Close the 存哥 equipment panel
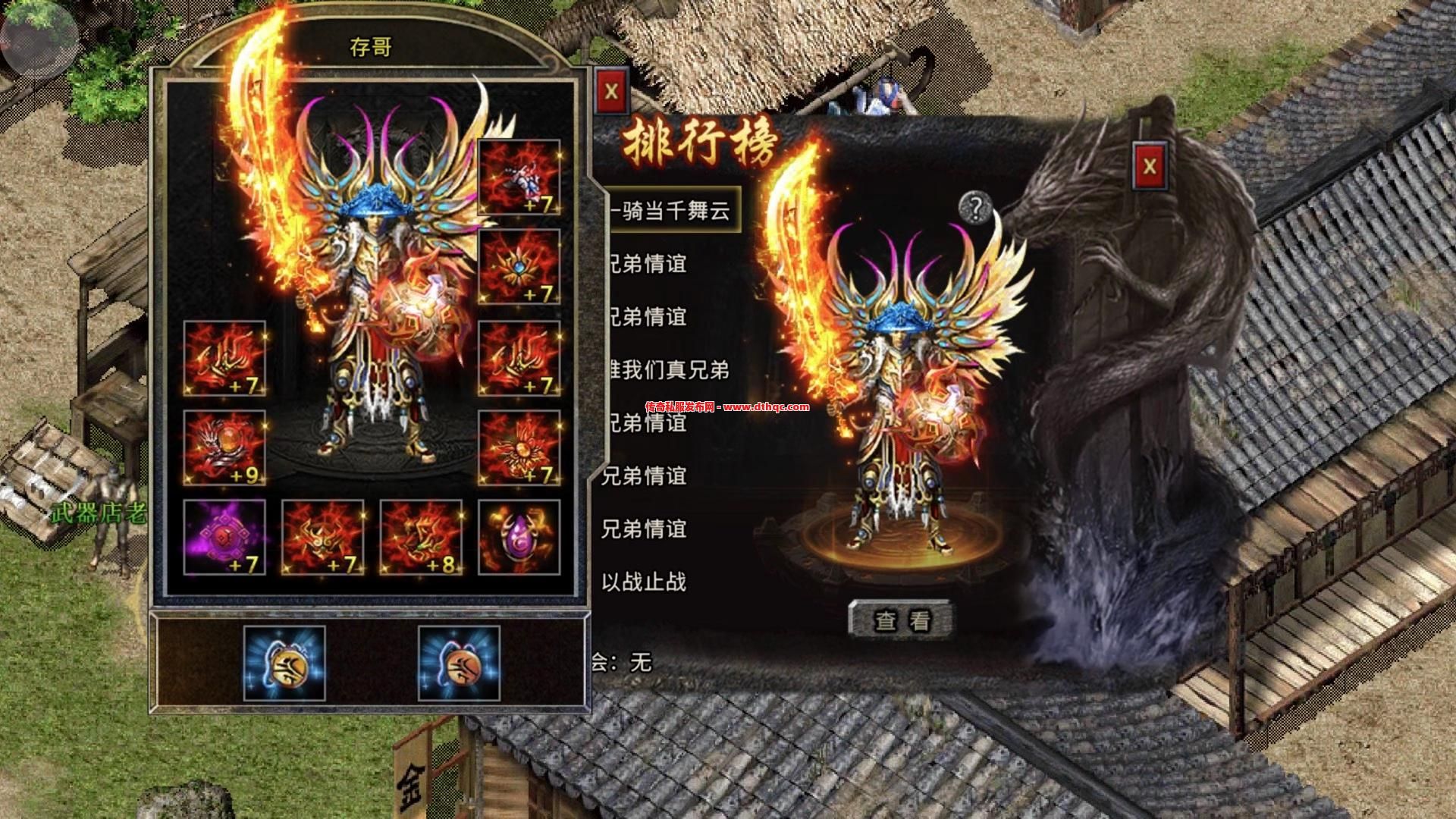Viewport: 1456px width, 819px height. (611, 93)
